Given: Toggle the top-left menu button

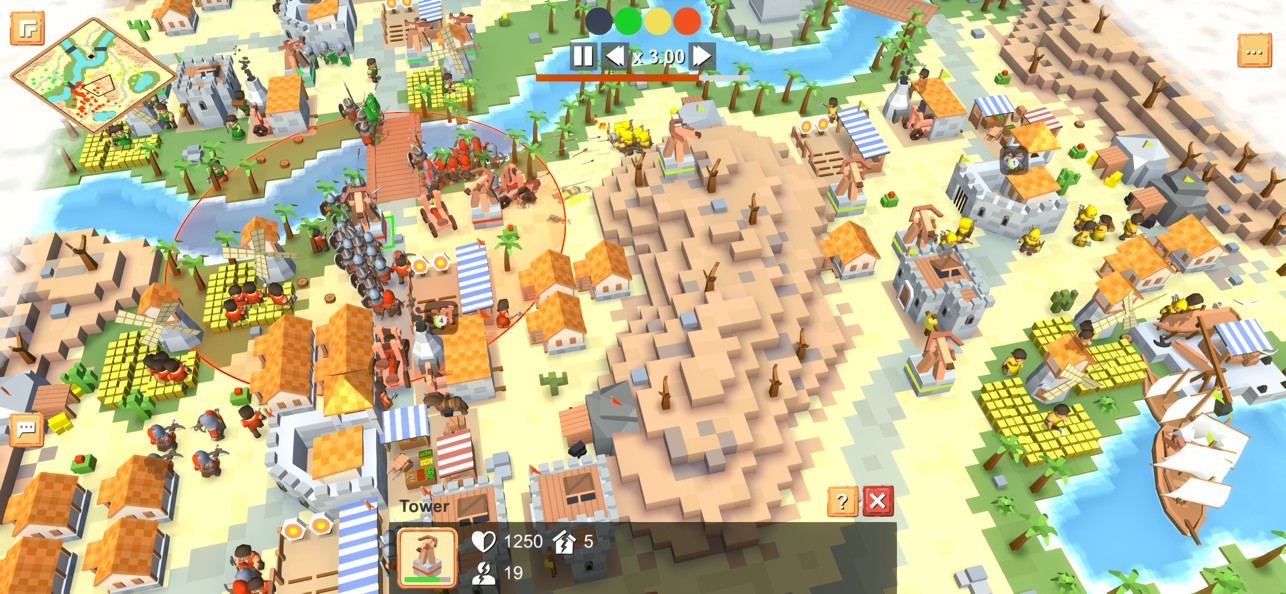Looking at the screenshot, I should (x=27, y=28).
